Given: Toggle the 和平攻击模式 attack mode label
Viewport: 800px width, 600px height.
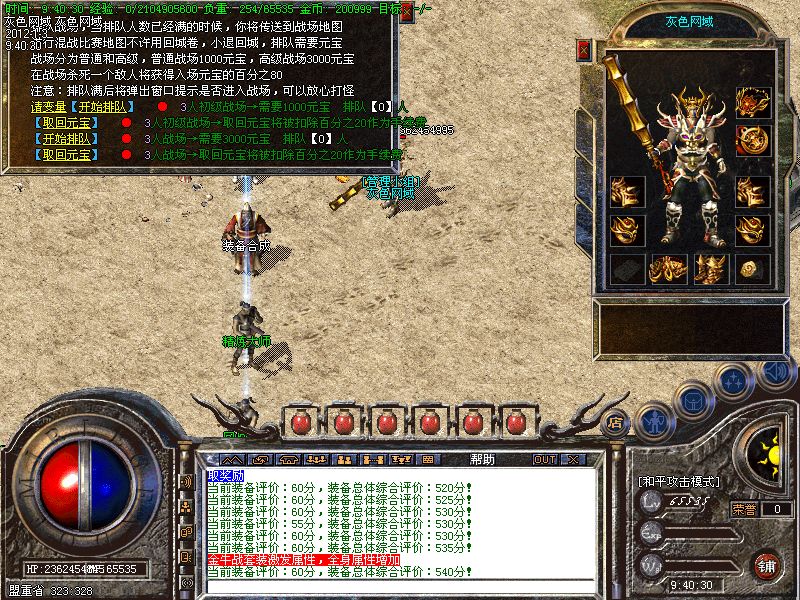Looking at the screenshot, I should (679, 481).
